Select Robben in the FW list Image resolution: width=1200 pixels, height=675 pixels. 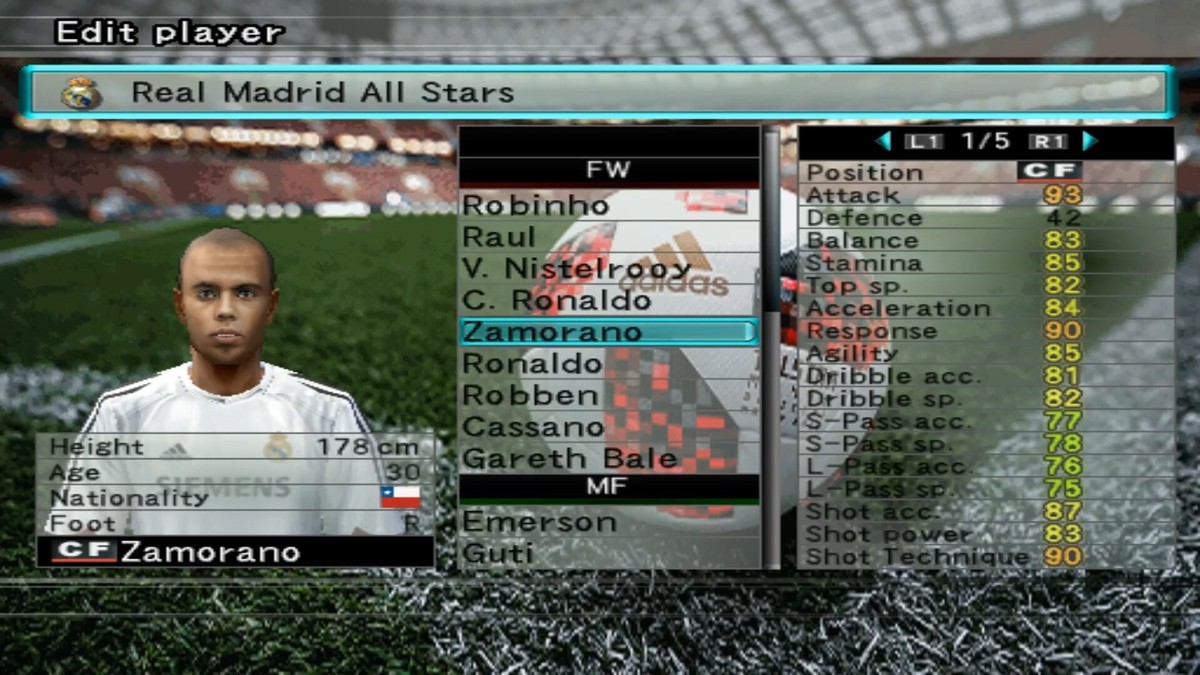531,395
